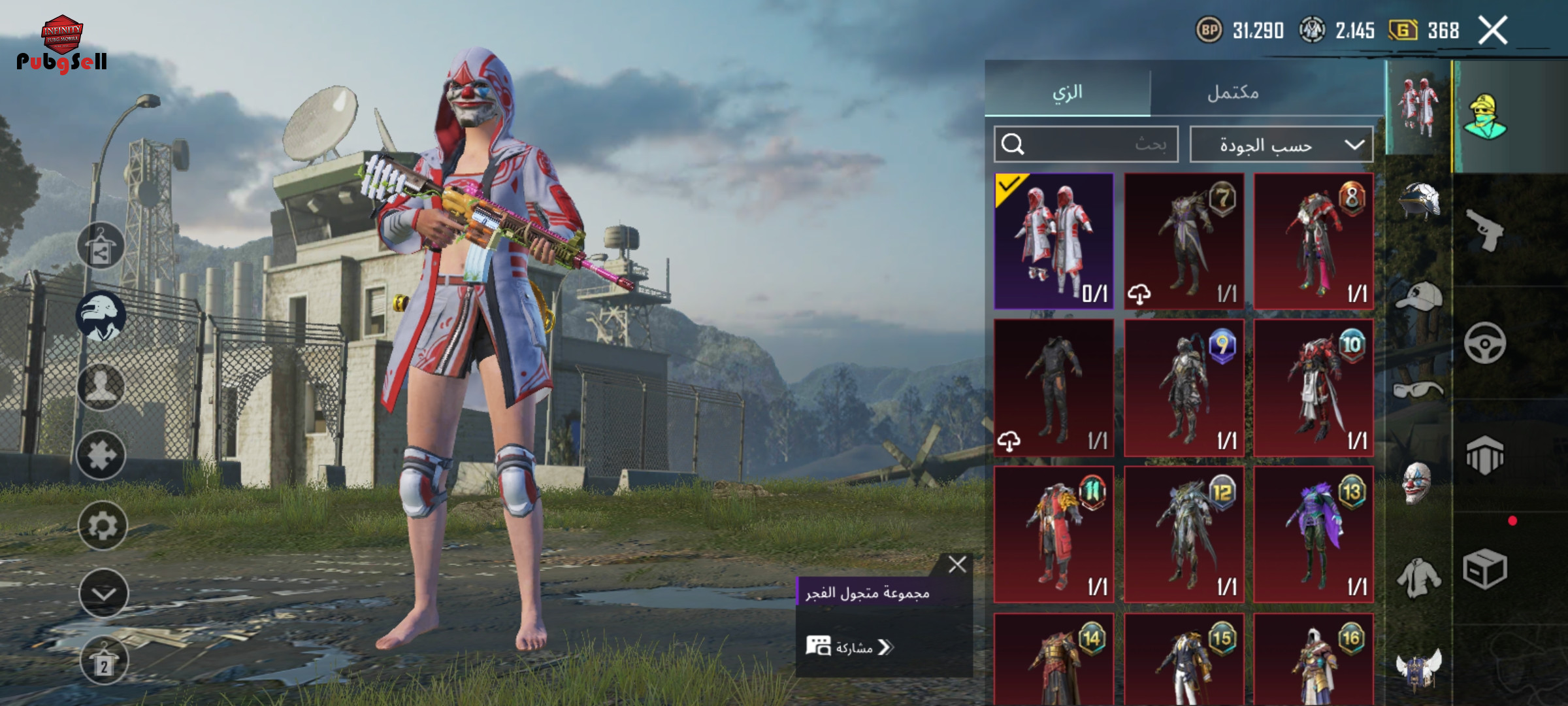Select the equipped white-red hooded outfit set

(1054, 241)
